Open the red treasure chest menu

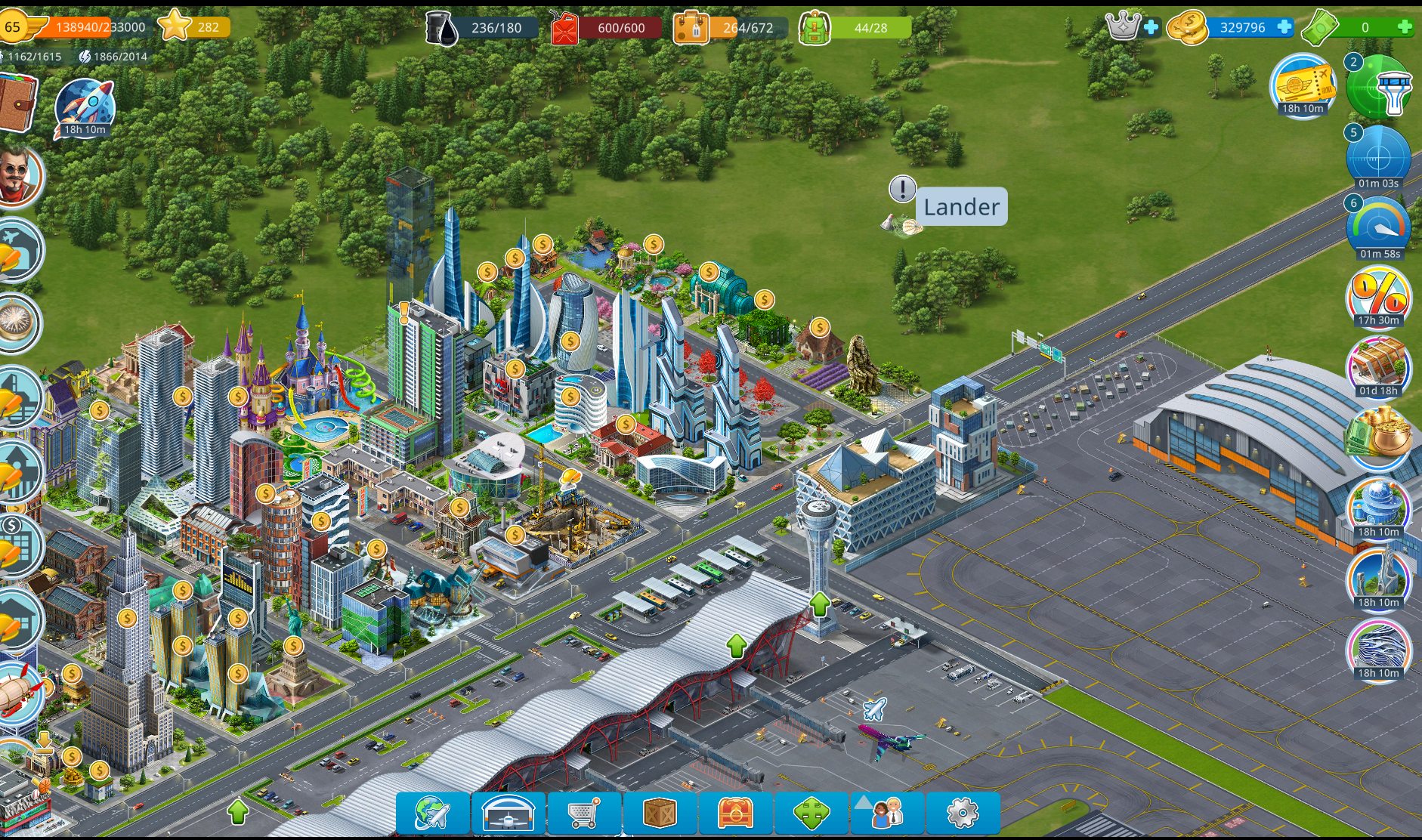[735, 814]
